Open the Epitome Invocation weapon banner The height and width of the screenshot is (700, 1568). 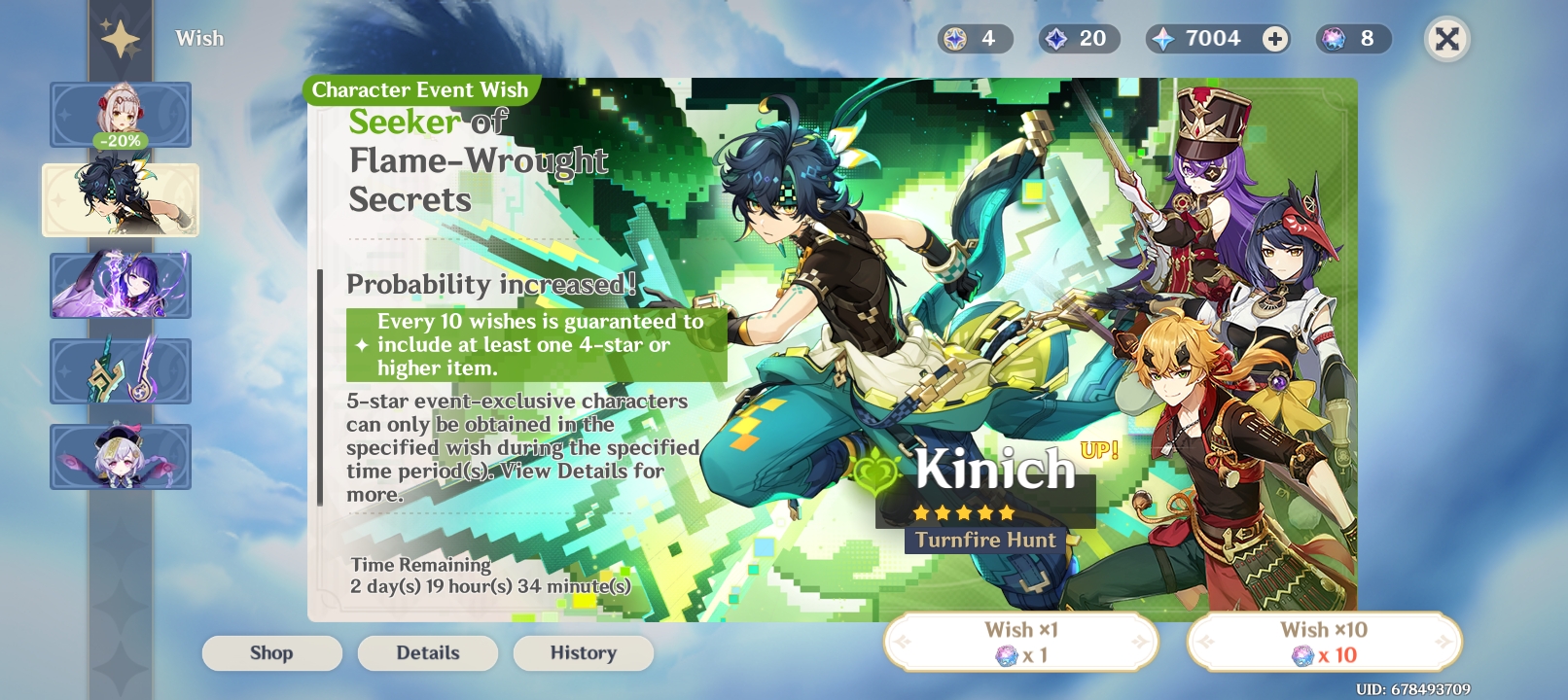pyautogui.click(x=120, y=371)
